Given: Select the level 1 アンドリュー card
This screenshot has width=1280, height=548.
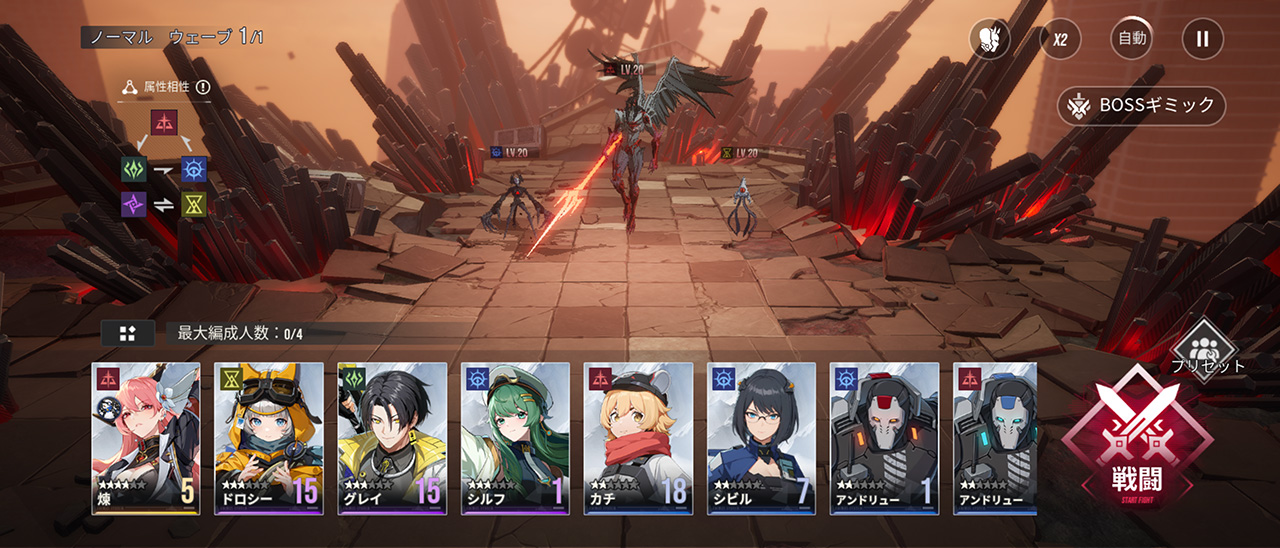Looking at the screenshot, I should (884, 438).
